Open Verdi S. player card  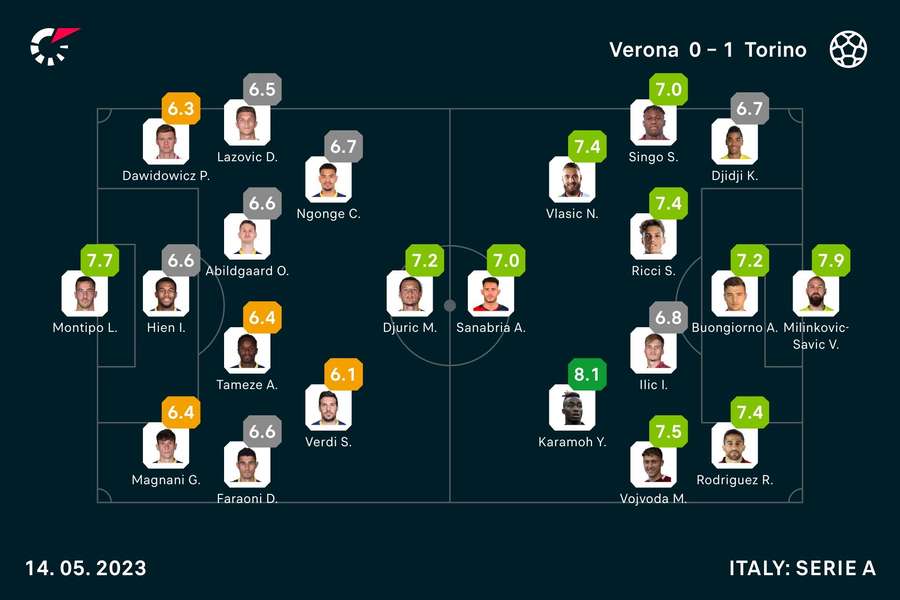click(328, 408)
